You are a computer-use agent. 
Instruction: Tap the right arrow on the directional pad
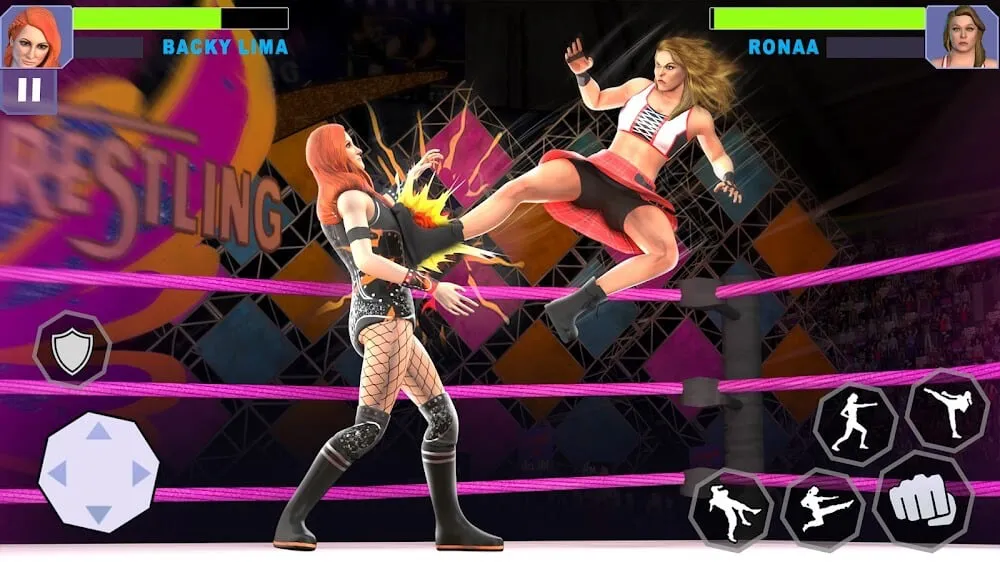pos(140,472)
